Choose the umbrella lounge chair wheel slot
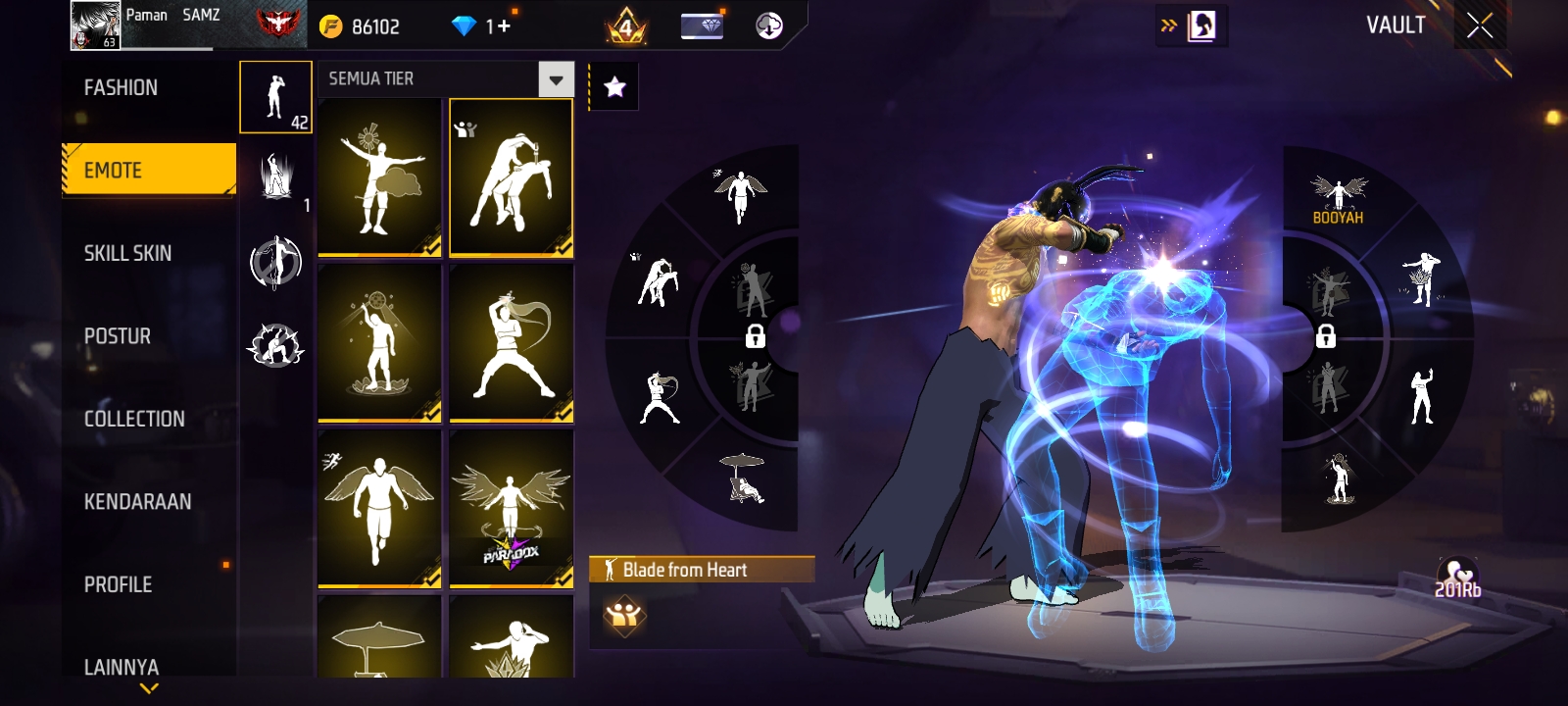The image size is (1568, 706). point(743,478)
